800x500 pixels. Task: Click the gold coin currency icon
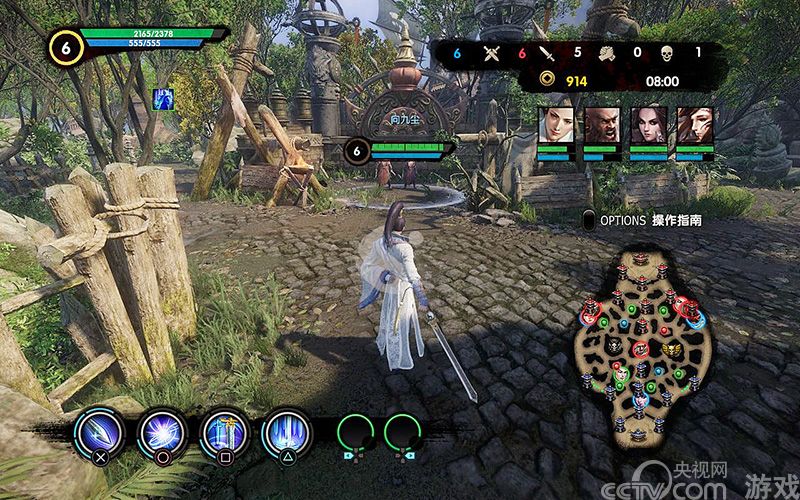547,81
